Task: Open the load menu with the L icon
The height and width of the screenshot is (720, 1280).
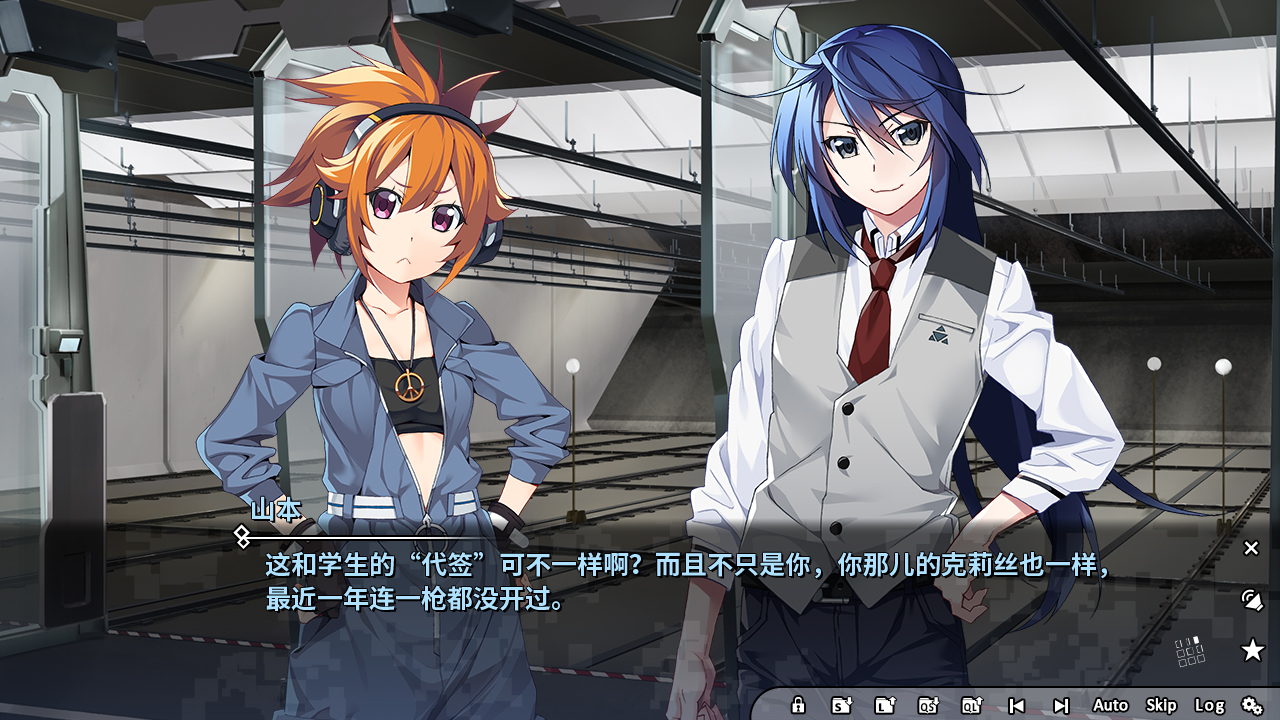Action: 886,705
